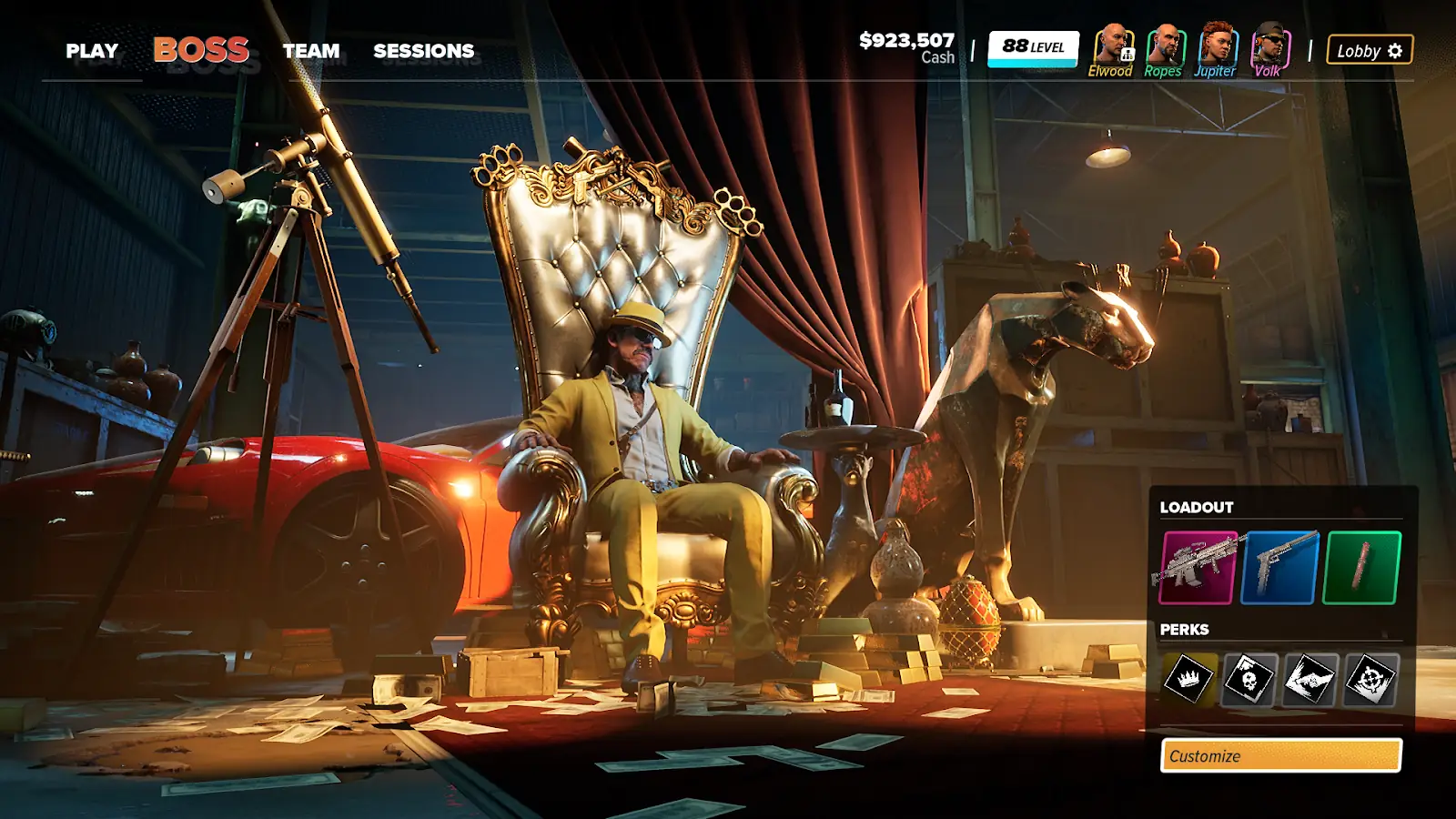This screenshot has height=819, width=1456.
Task: Choose the Ropes crew portrait
Action: pos(1163,47)
